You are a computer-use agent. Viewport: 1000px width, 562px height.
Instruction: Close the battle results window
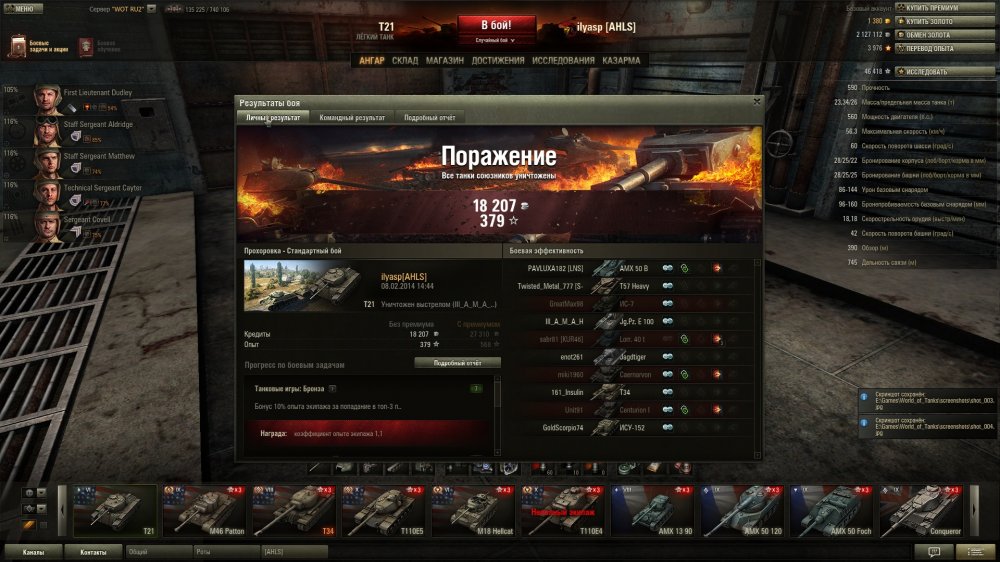coord(756,101)
